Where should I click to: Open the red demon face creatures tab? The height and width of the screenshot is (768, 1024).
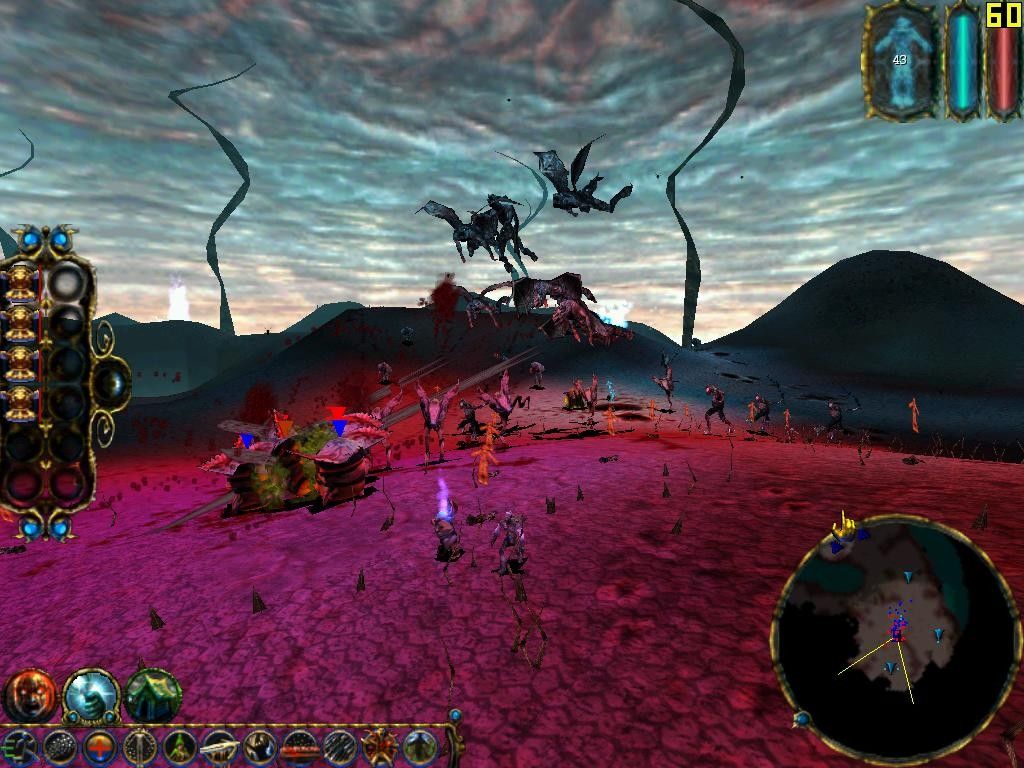click(30, 695)
